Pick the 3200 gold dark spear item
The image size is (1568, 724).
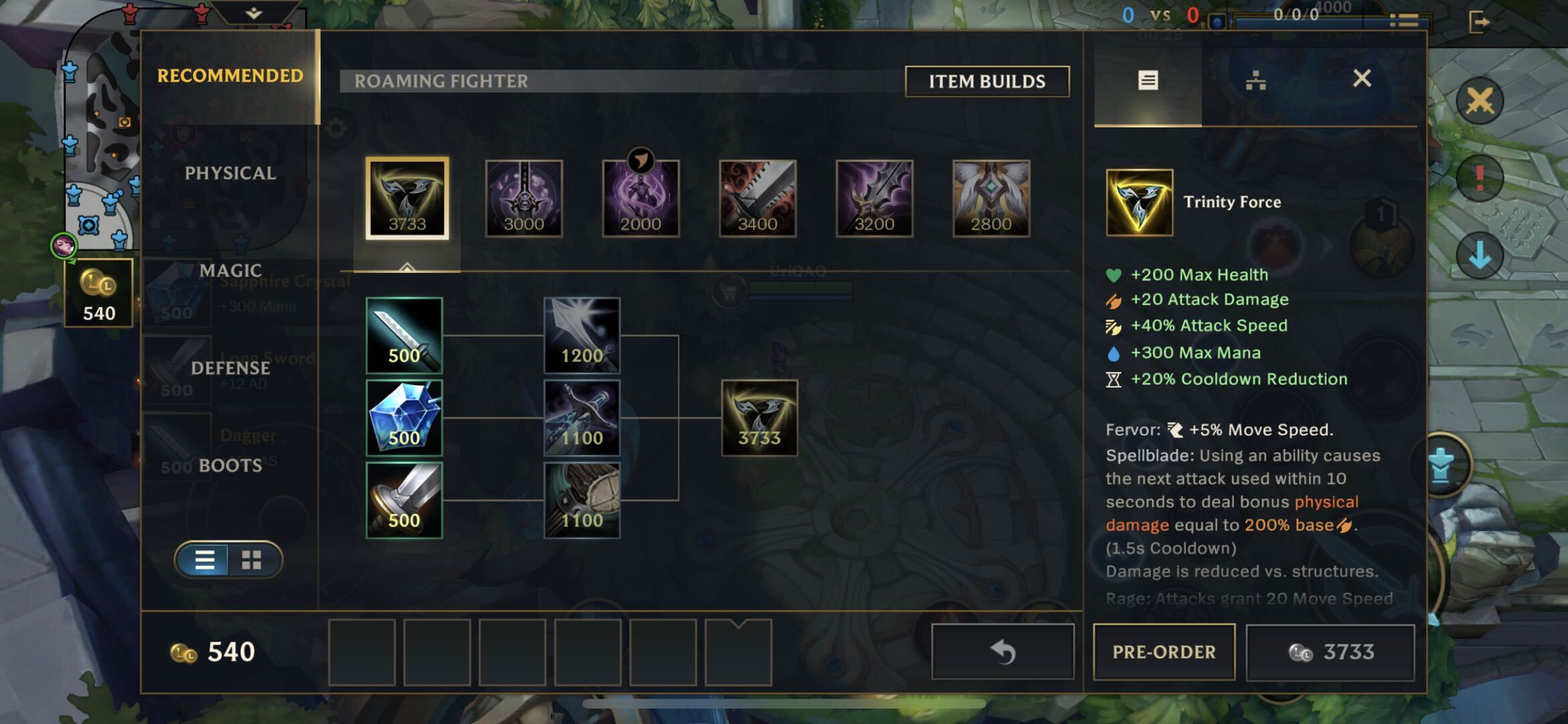(x=874, y=198)
